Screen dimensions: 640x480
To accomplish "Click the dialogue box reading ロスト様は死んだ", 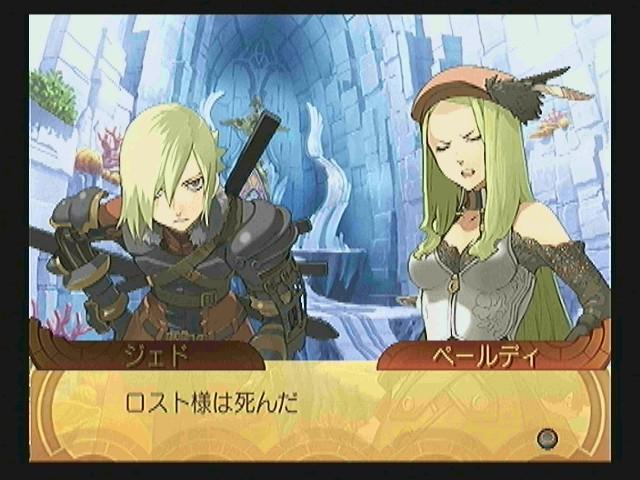I will pos(318,412).
